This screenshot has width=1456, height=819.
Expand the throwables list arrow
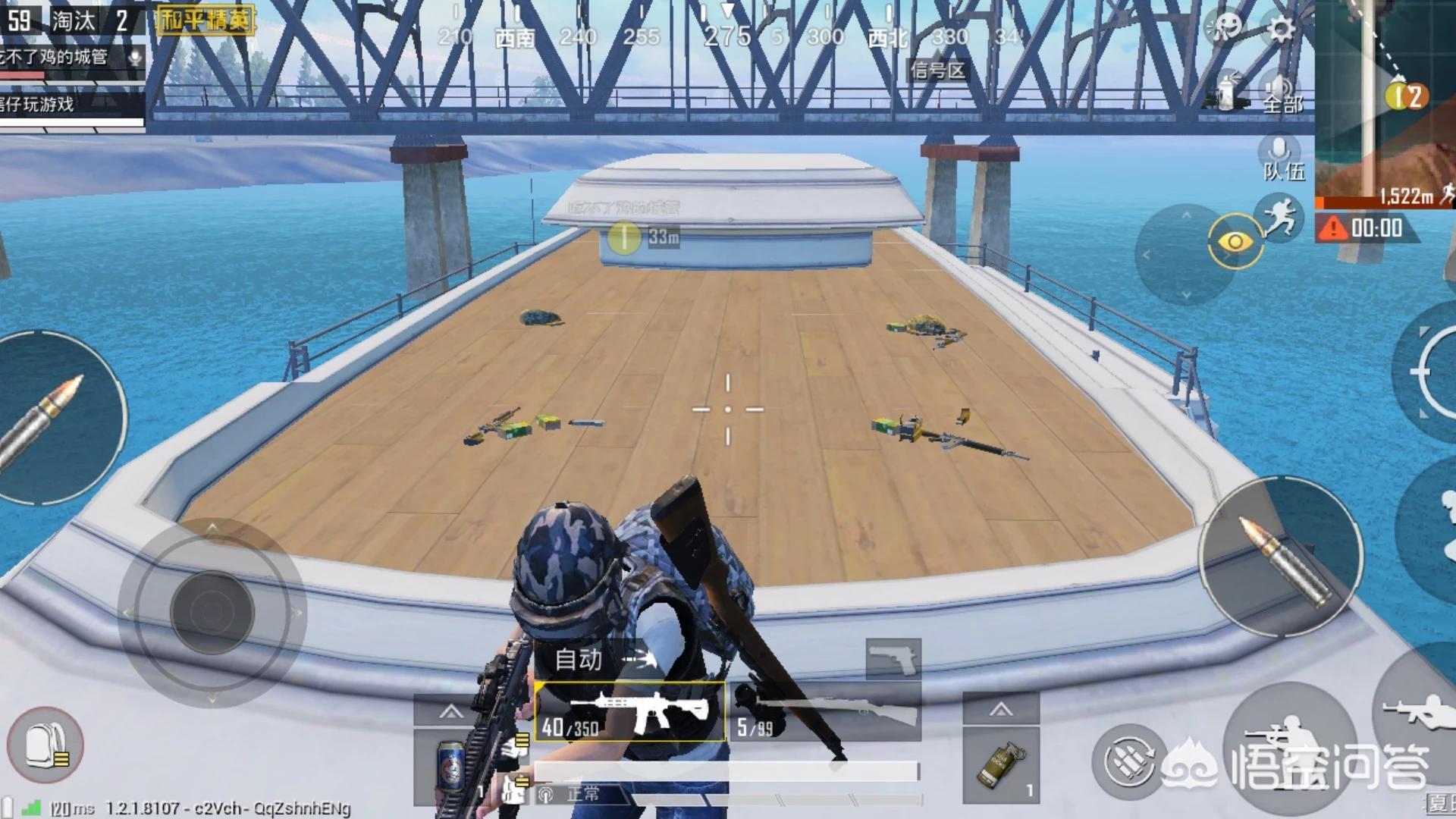(1001, 709)
